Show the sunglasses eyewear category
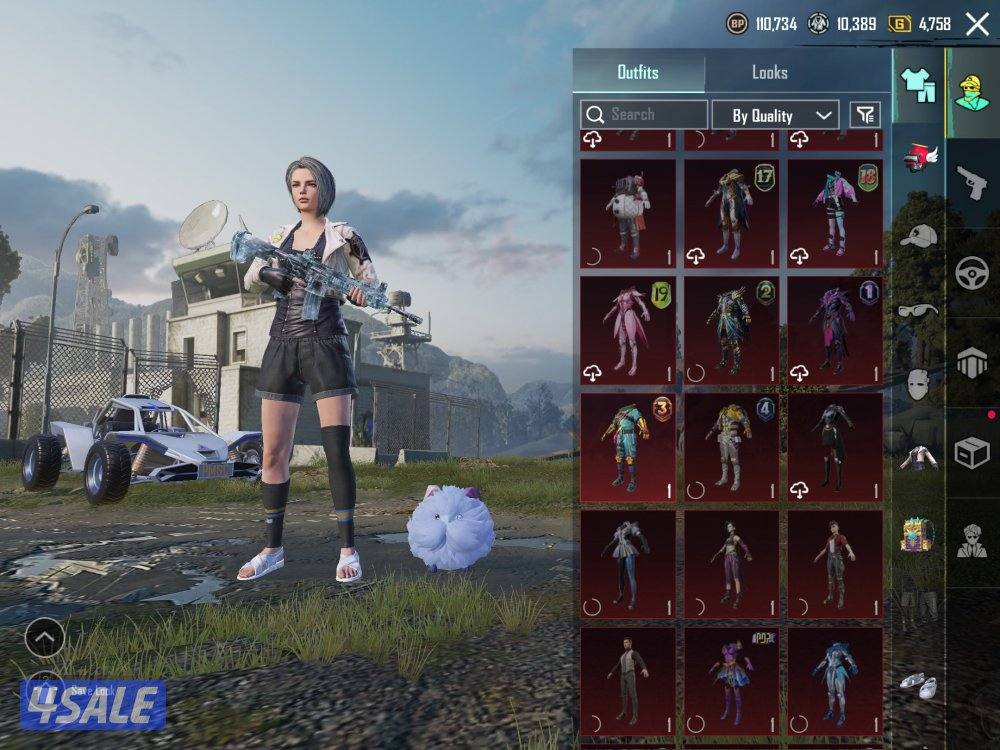The image size is (1000, 750). tap(918, 310)
